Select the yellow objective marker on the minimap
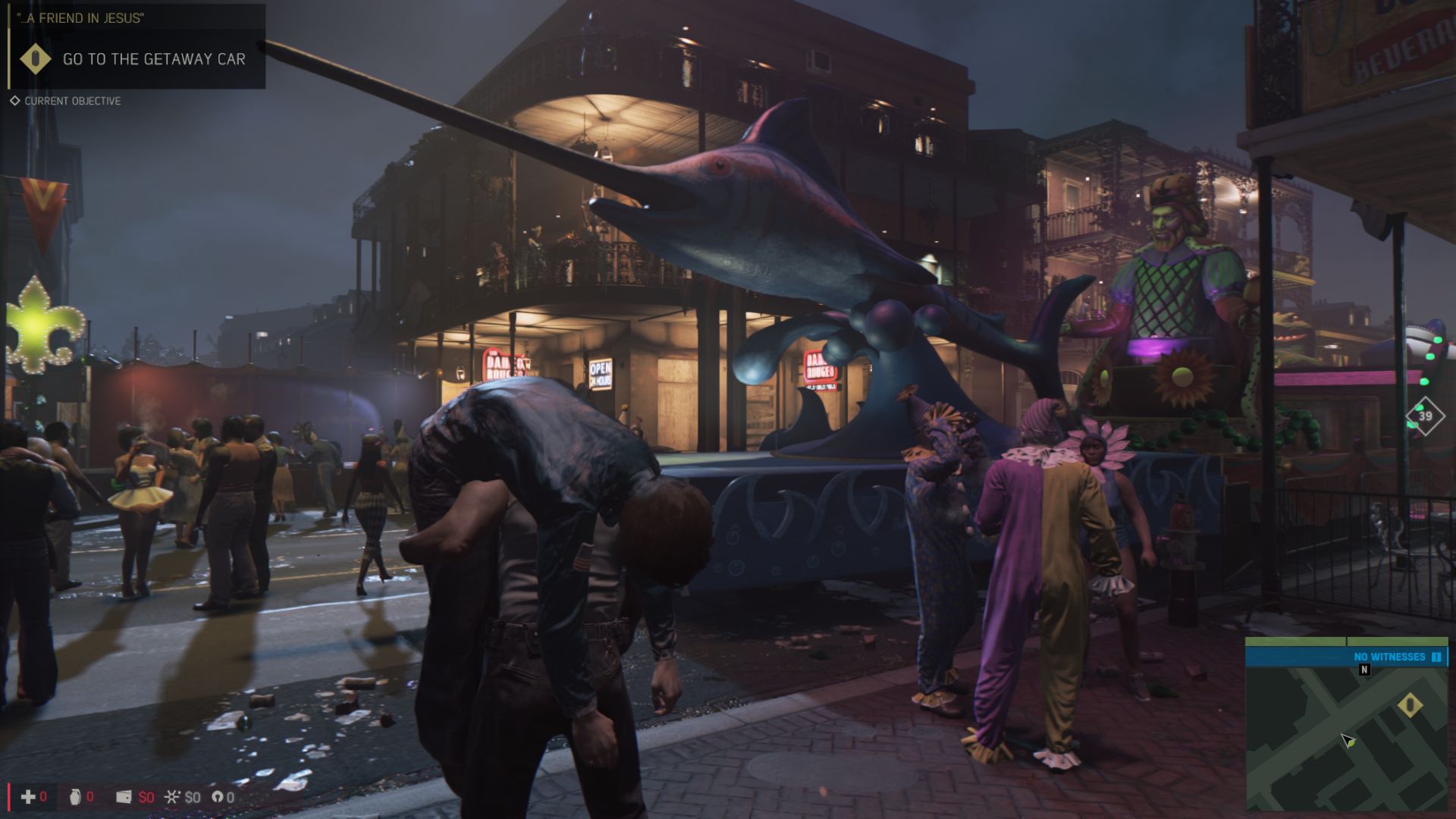Viewport: 1456px width, 819px height. [x=1410, y=705]
